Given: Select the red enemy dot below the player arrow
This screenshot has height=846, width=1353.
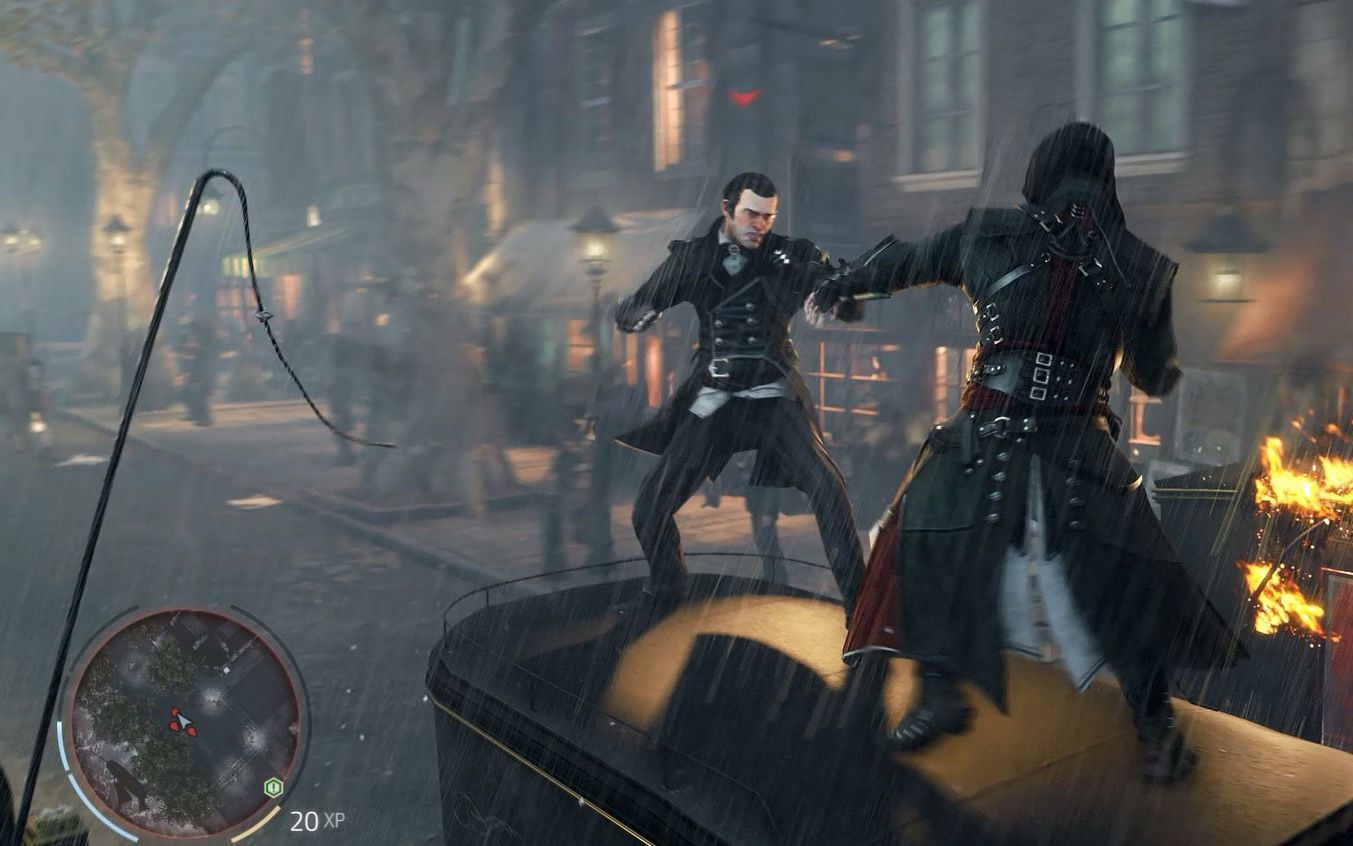Looking at the screenshot, I should click(x=193, y=733).
